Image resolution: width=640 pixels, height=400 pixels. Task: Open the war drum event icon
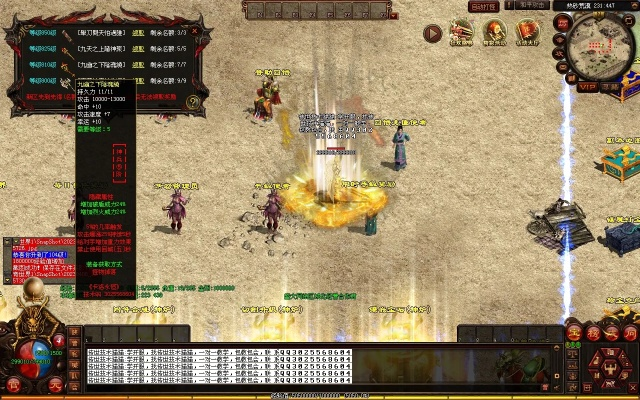click(x=494, y=34)
